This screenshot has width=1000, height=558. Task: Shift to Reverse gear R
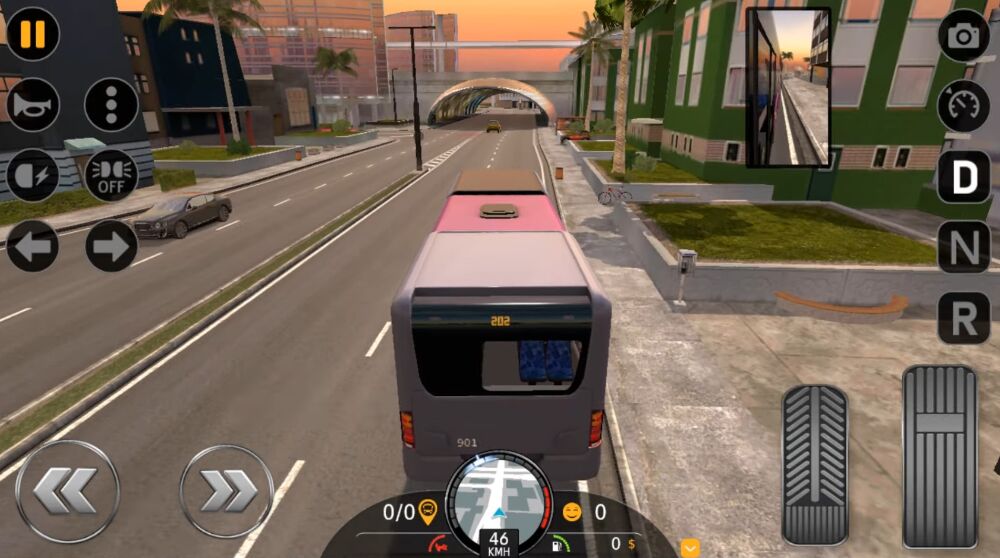click(963, 318)
